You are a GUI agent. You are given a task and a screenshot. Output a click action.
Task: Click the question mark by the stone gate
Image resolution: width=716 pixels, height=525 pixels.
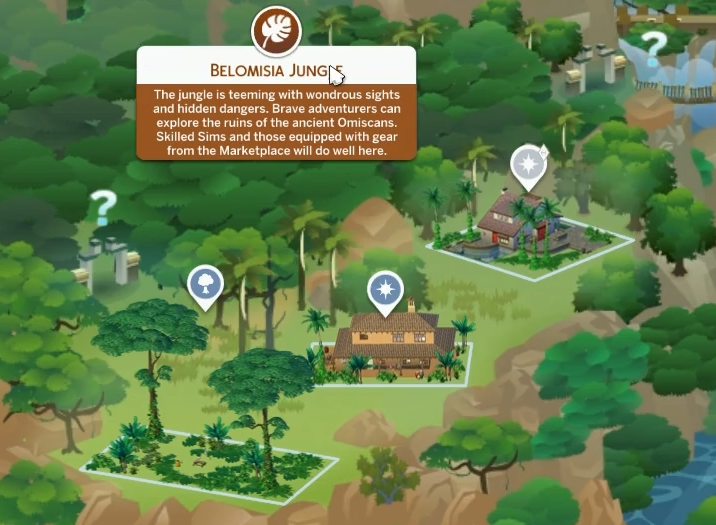pyautogui.click(x=101, y=209)
